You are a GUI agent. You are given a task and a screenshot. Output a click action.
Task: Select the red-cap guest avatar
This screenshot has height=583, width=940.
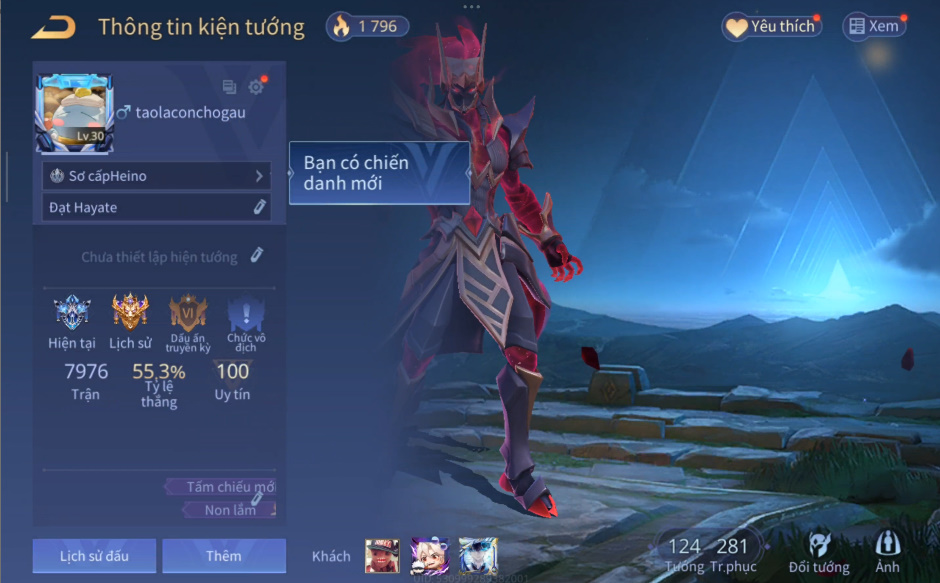[382, 556]
